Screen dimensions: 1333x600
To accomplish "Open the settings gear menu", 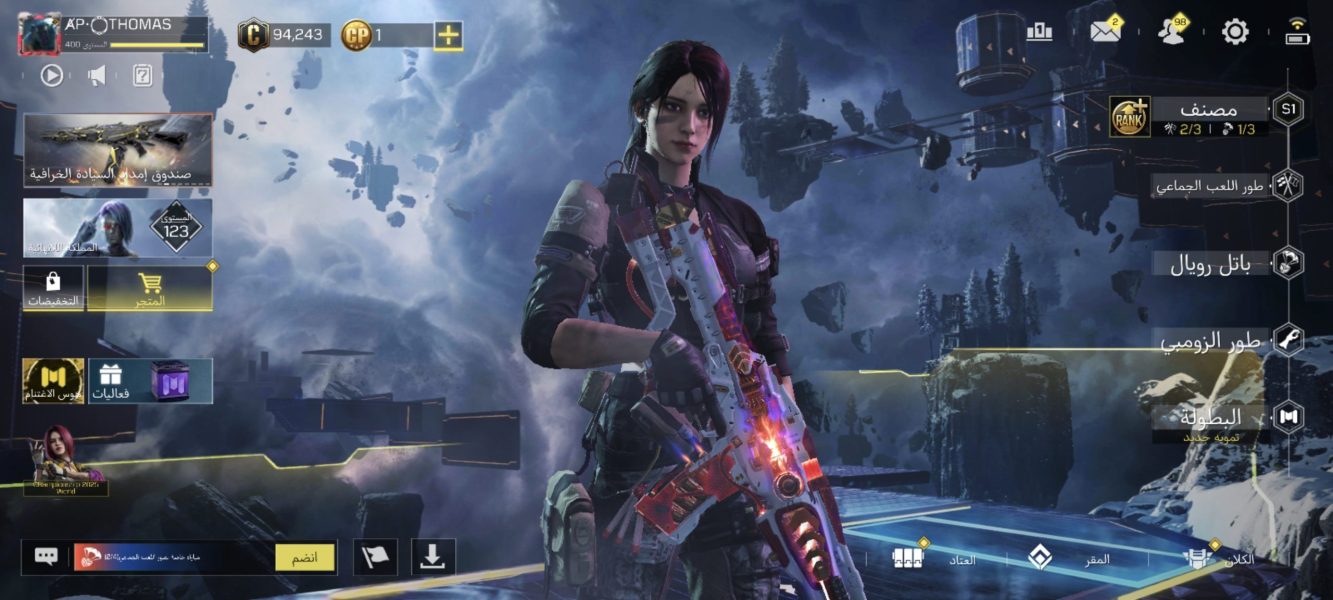I will point(1235,32).
